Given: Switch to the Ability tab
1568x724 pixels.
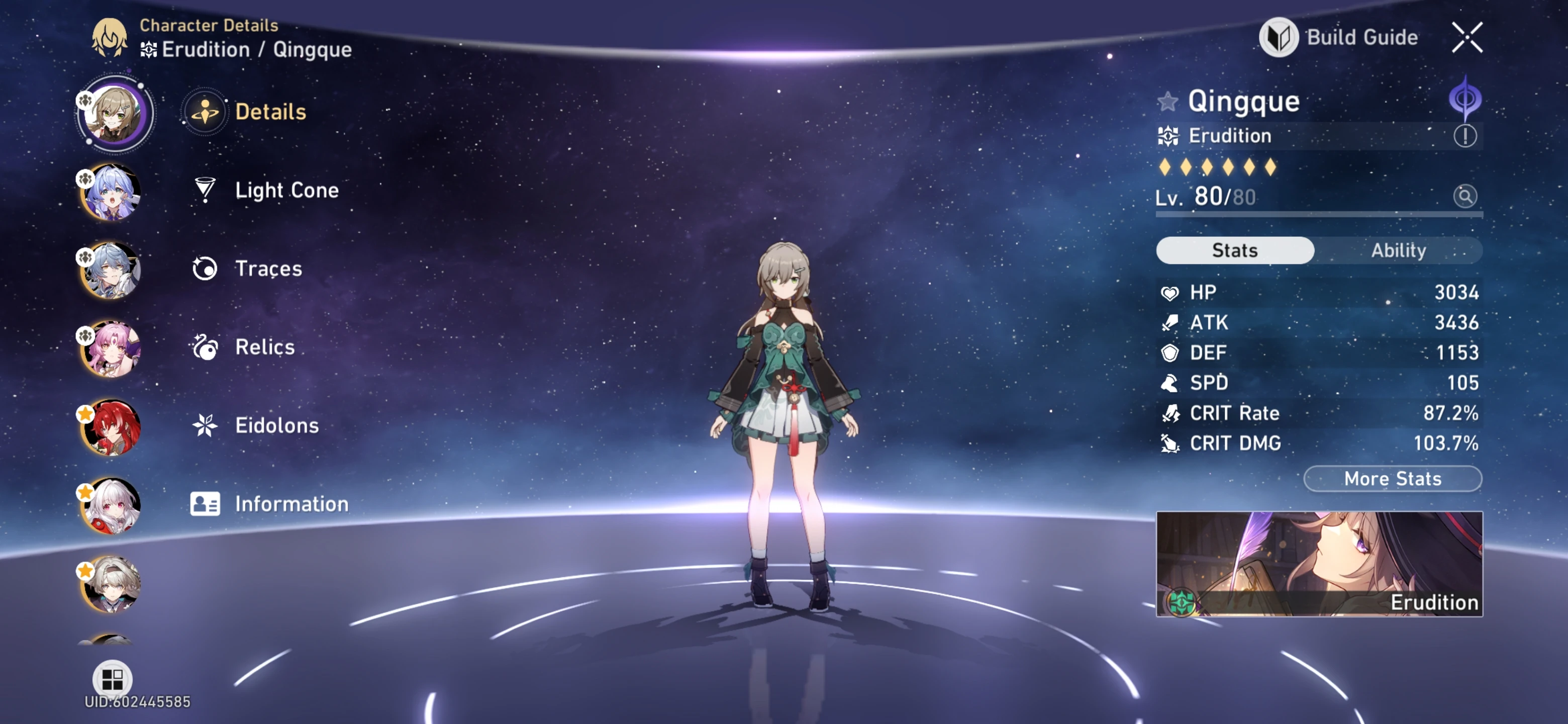Looking at the screenshot, I should tap(1399, 250).
